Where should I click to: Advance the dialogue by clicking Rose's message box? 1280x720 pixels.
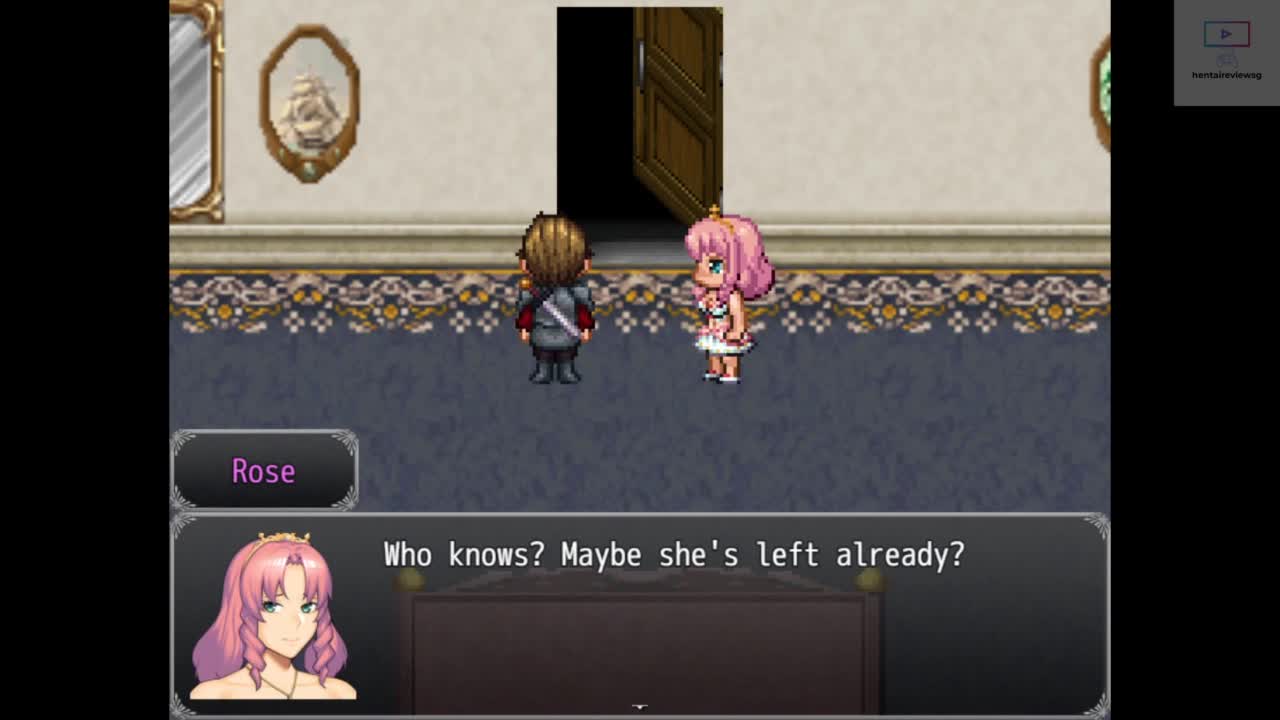tap(640, 612)
